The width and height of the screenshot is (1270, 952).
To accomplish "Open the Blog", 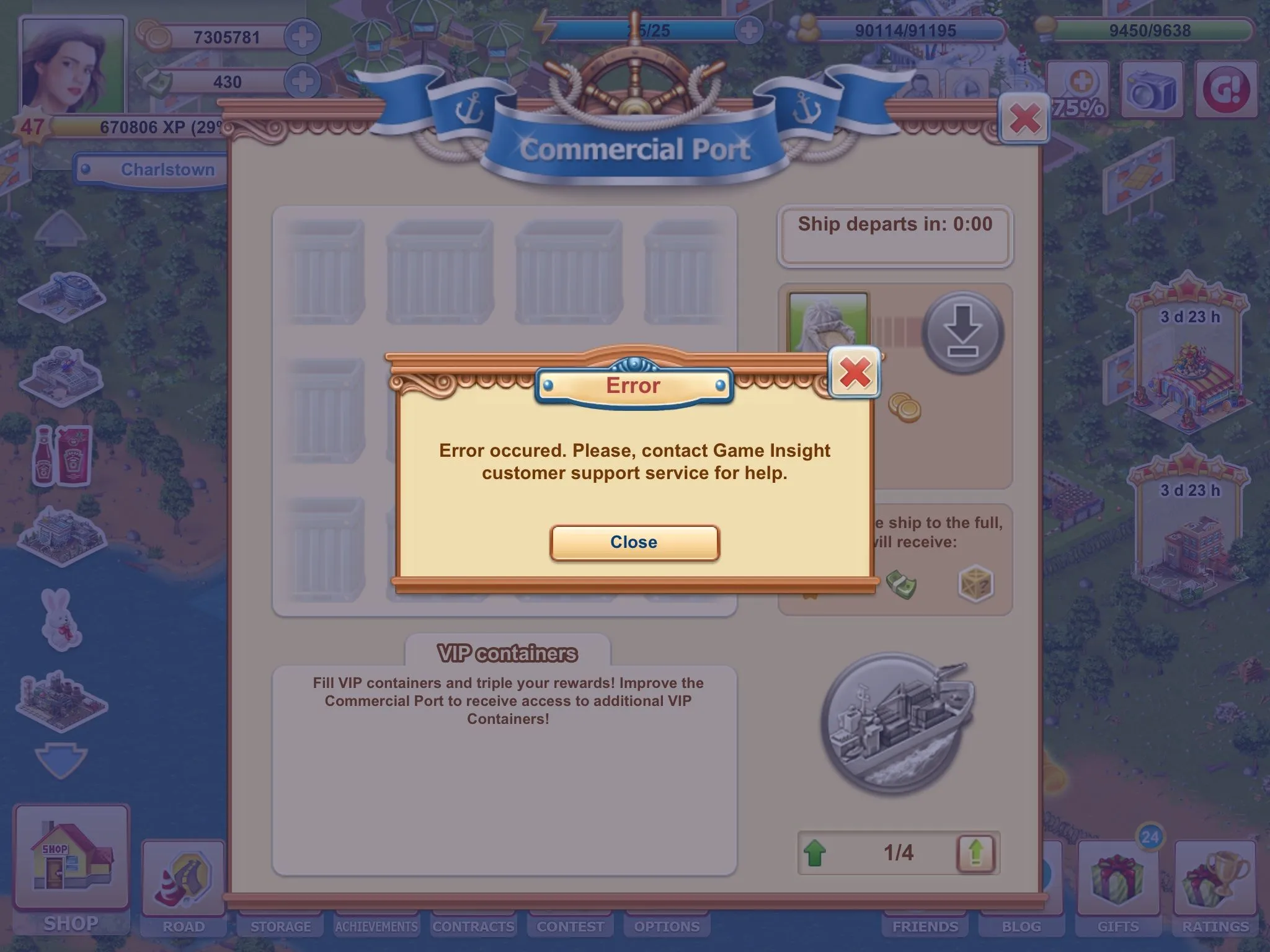I will [1021, 926].
